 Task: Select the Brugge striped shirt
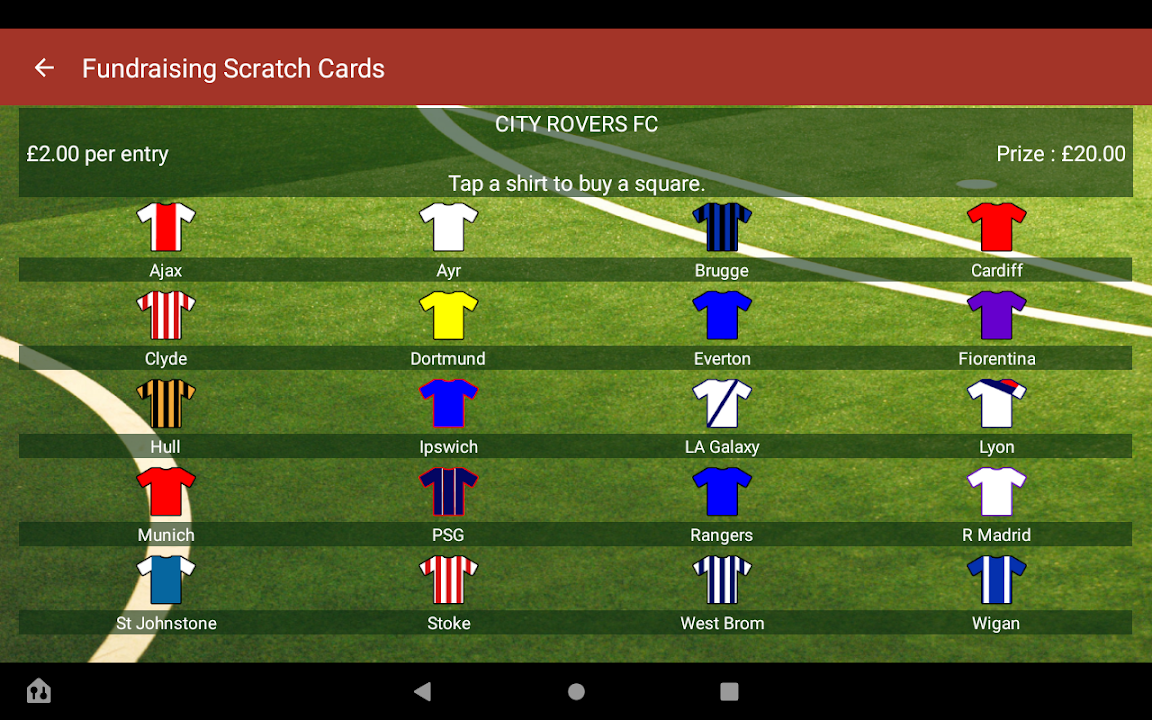point(722,227)
